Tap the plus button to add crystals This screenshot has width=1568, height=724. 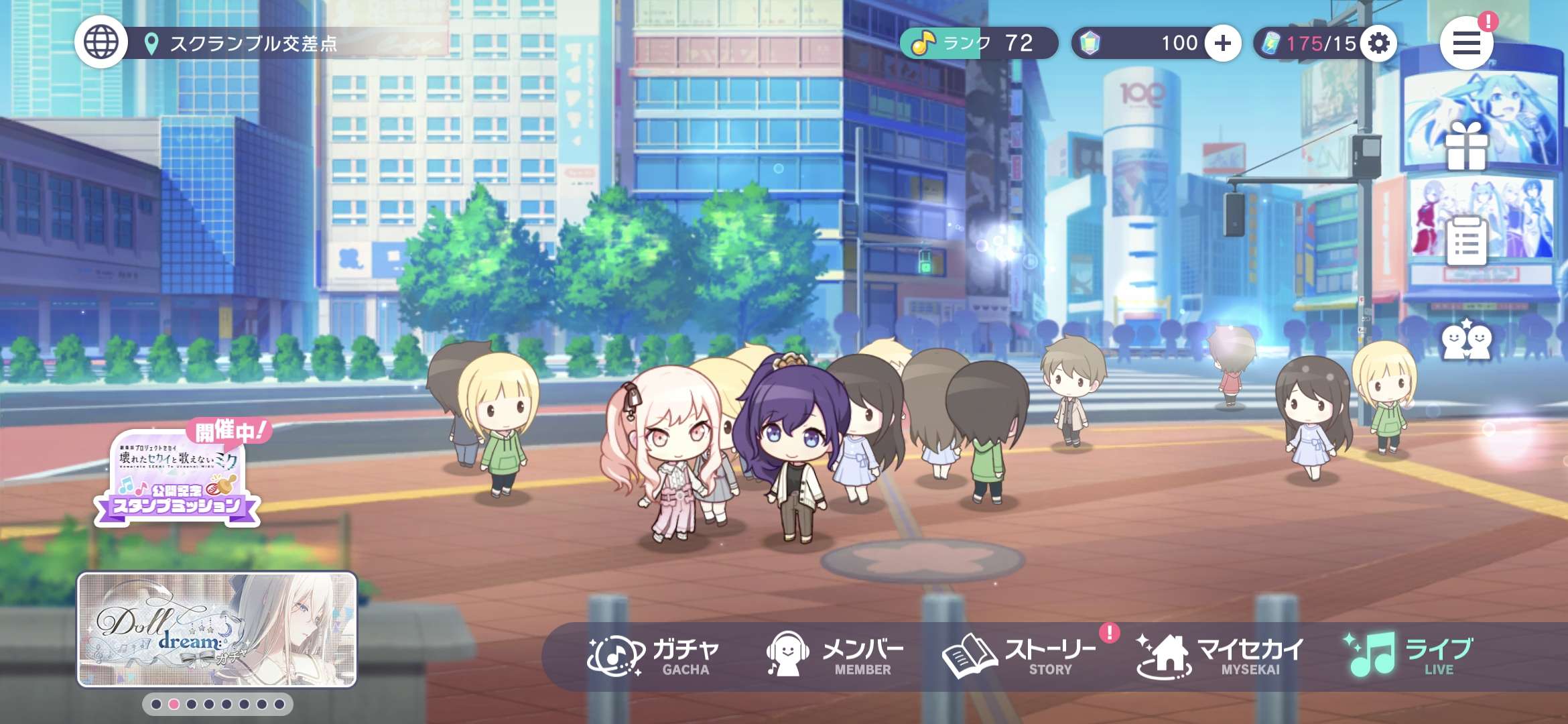click(x=1222, y=44)
